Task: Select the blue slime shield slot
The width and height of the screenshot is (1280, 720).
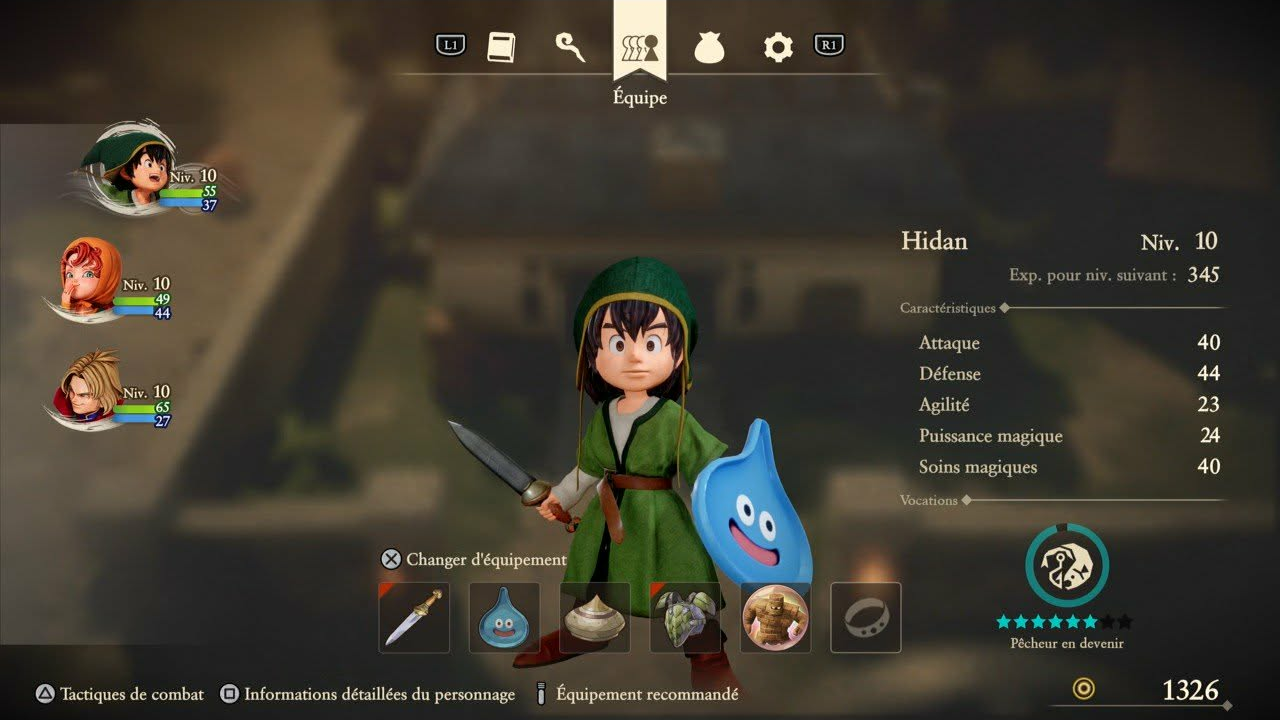Action: click(x=504, y=618)
